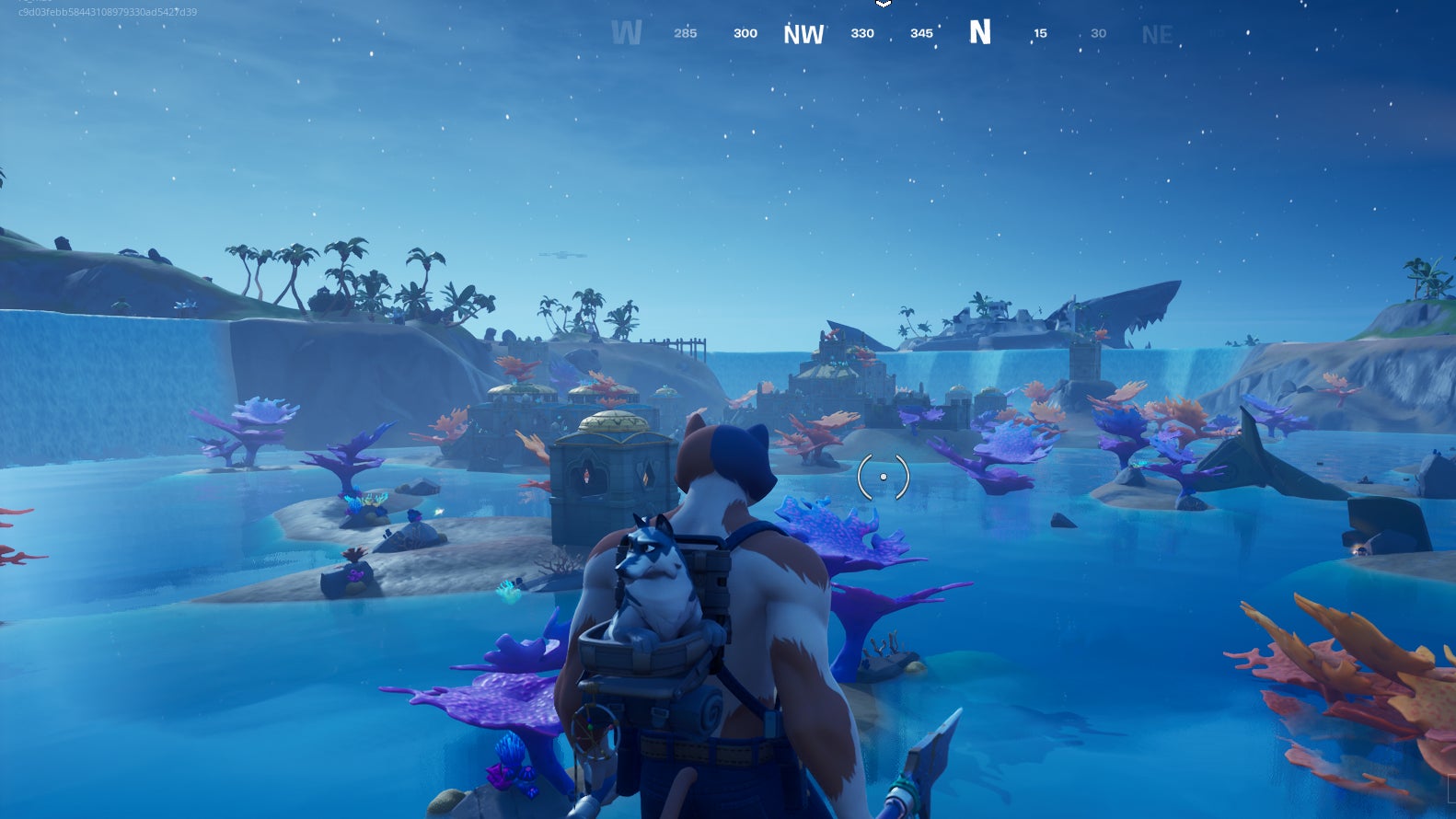Click the 330 compass heading number
The image size is (1456, 819).
coord(862,33)
